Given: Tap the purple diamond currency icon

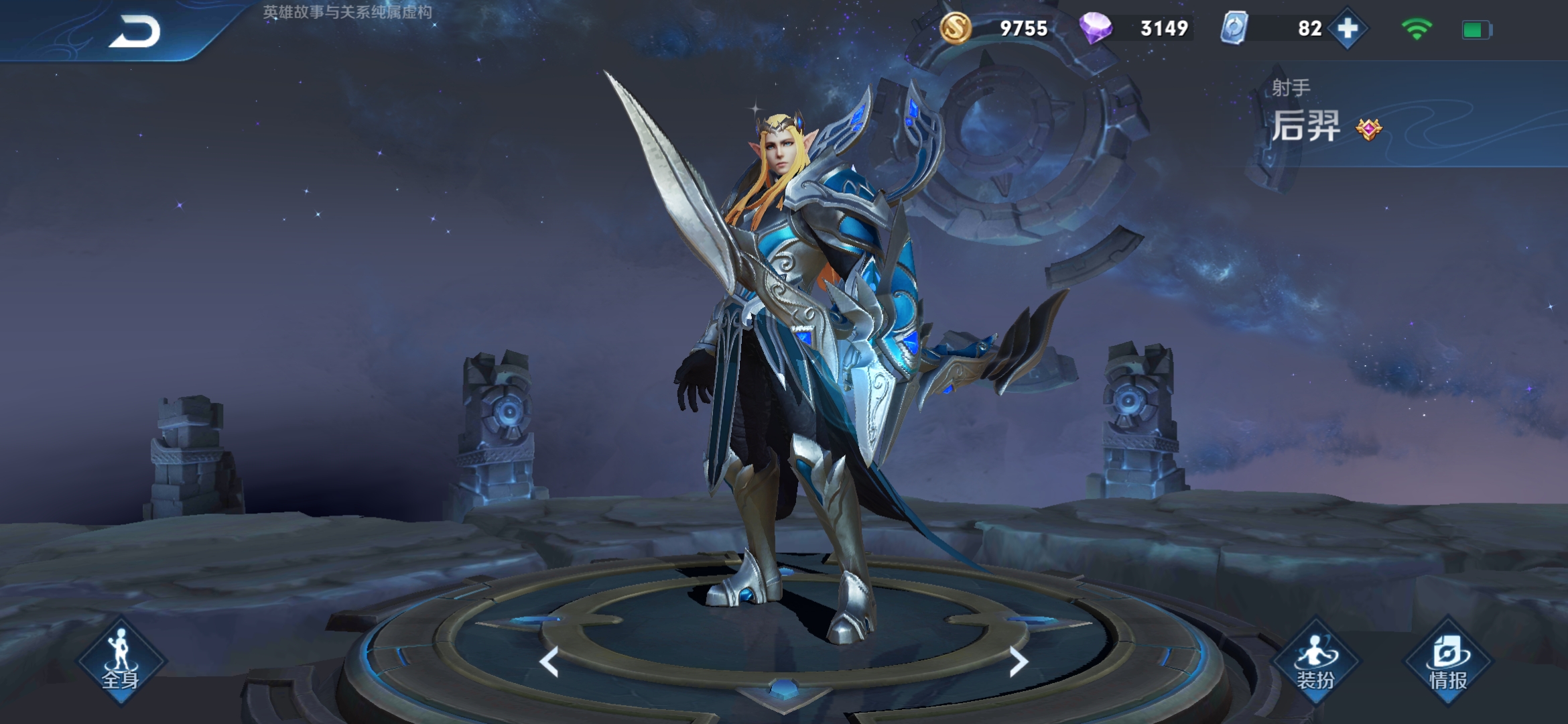Looking at the screenshot, I should point(1096,28).
